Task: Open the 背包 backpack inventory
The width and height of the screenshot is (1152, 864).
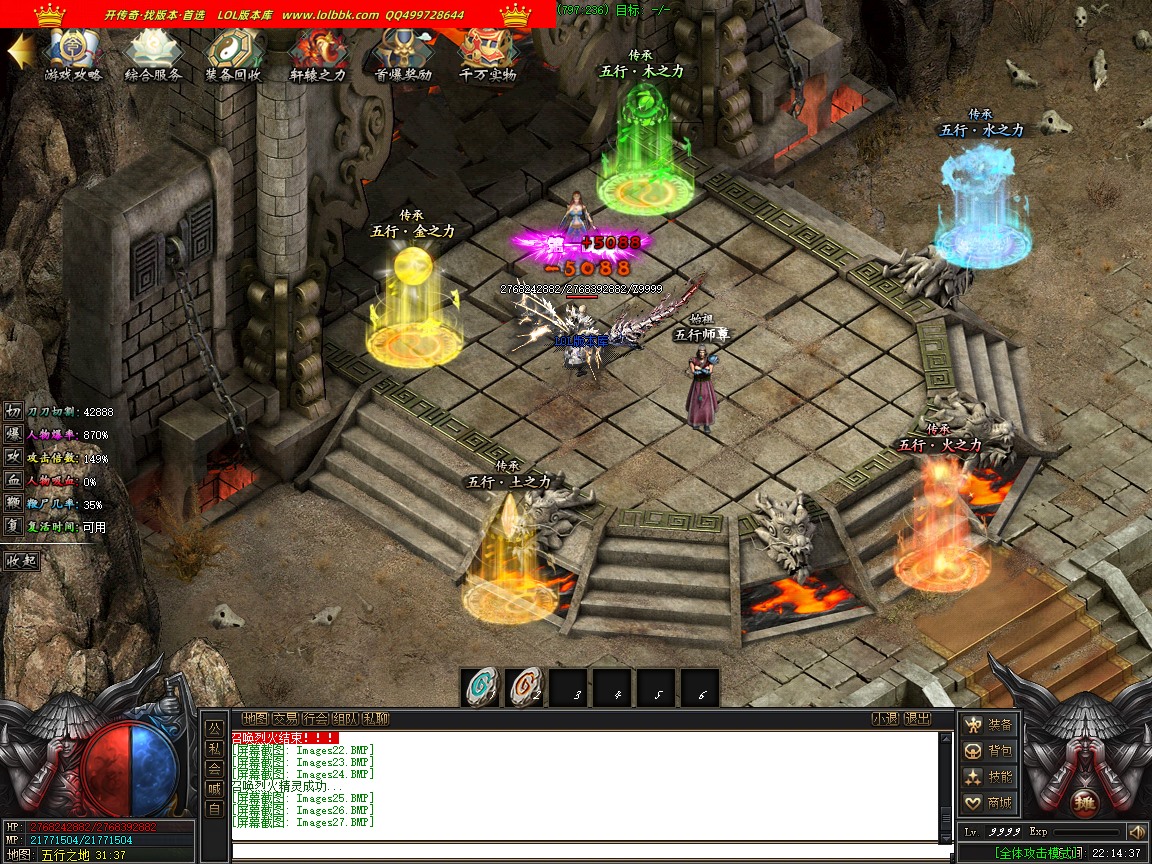Action: click(x=989, y=751)
